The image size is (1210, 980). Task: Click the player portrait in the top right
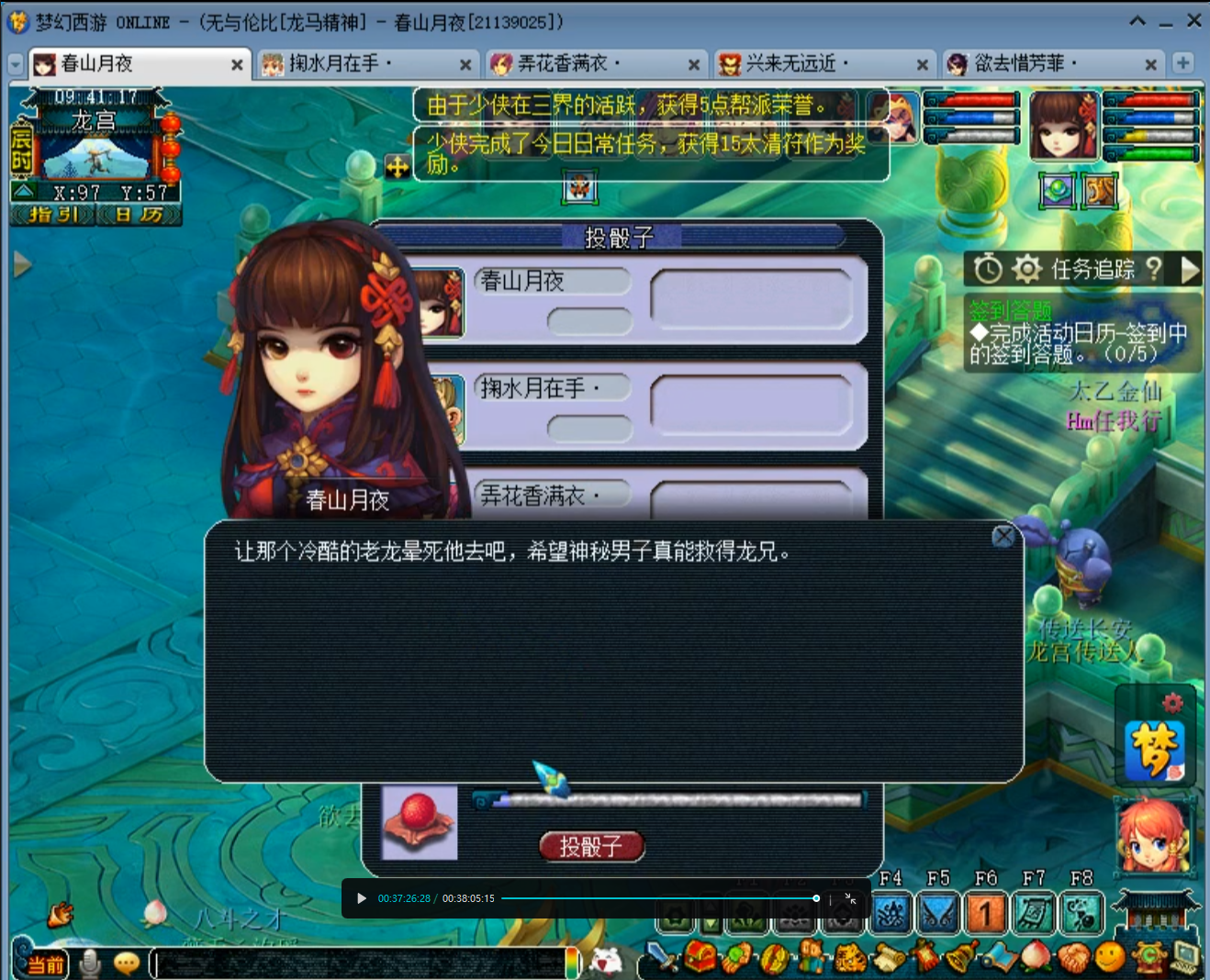(1063, 126)
